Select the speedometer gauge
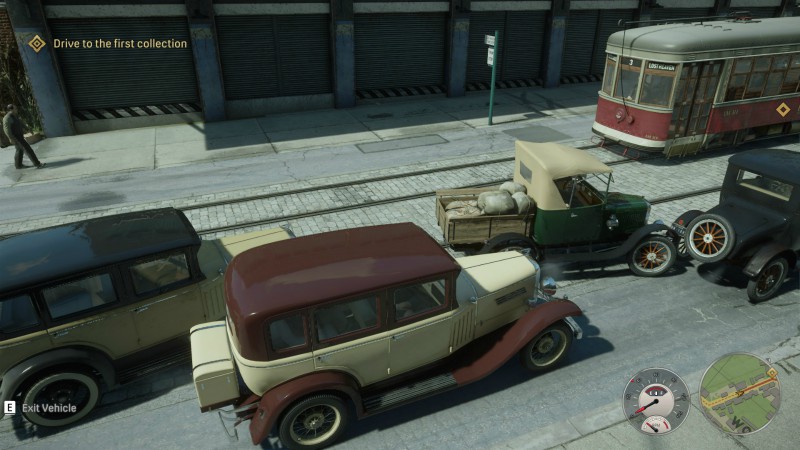Image resolution: width=800 pixels, height=450 pixels. pos(656,400)
